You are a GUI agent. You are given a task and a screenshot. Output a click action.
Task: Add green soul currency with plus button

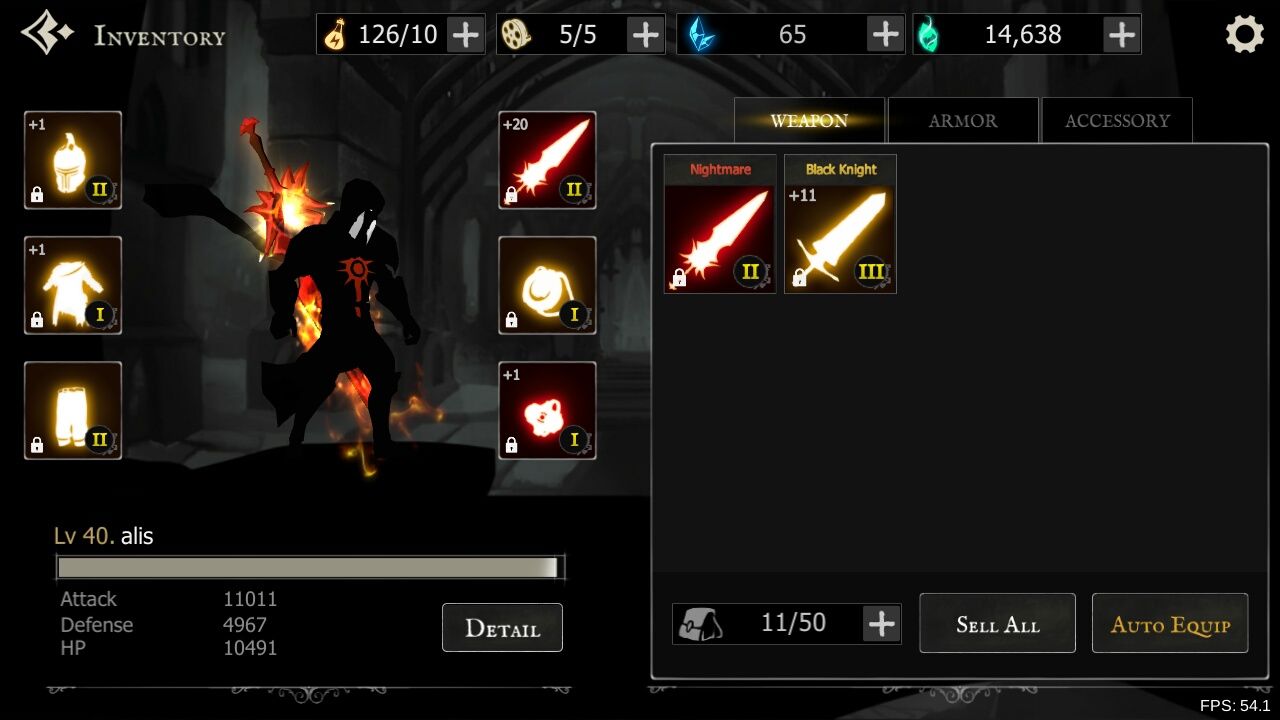tap(1121, 35)
